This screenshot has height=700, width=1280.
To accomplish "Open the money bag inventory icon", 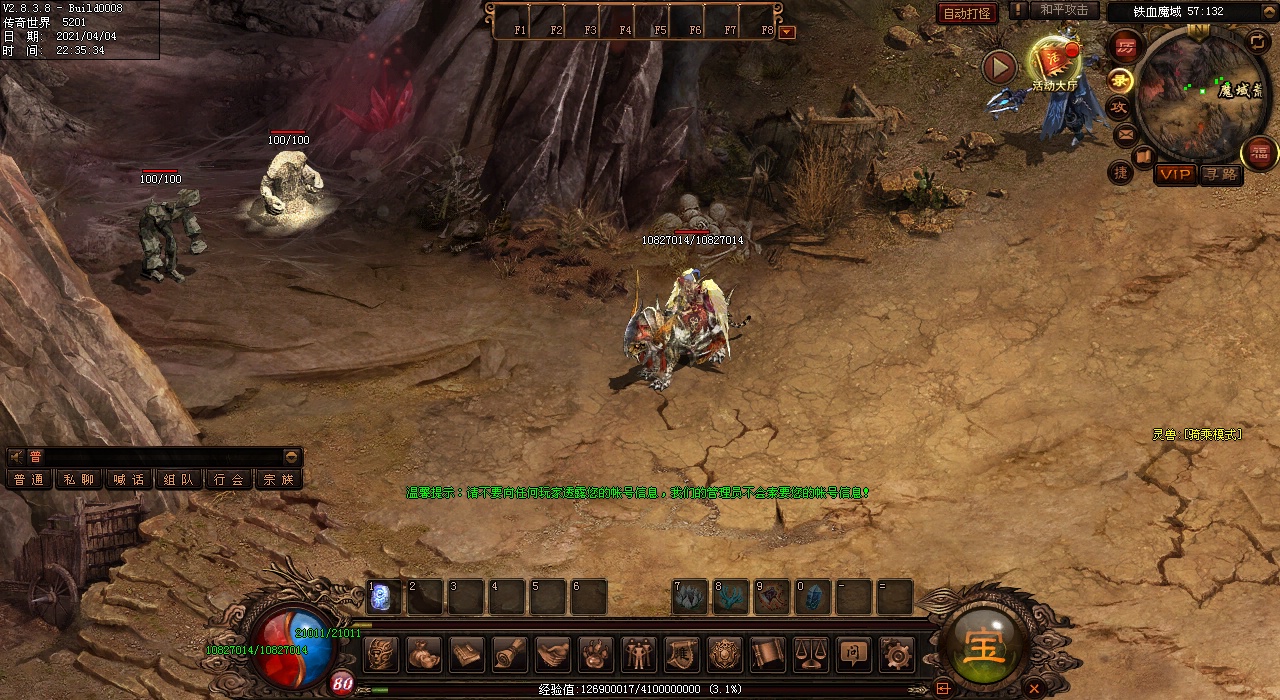I will pos(424,655).
